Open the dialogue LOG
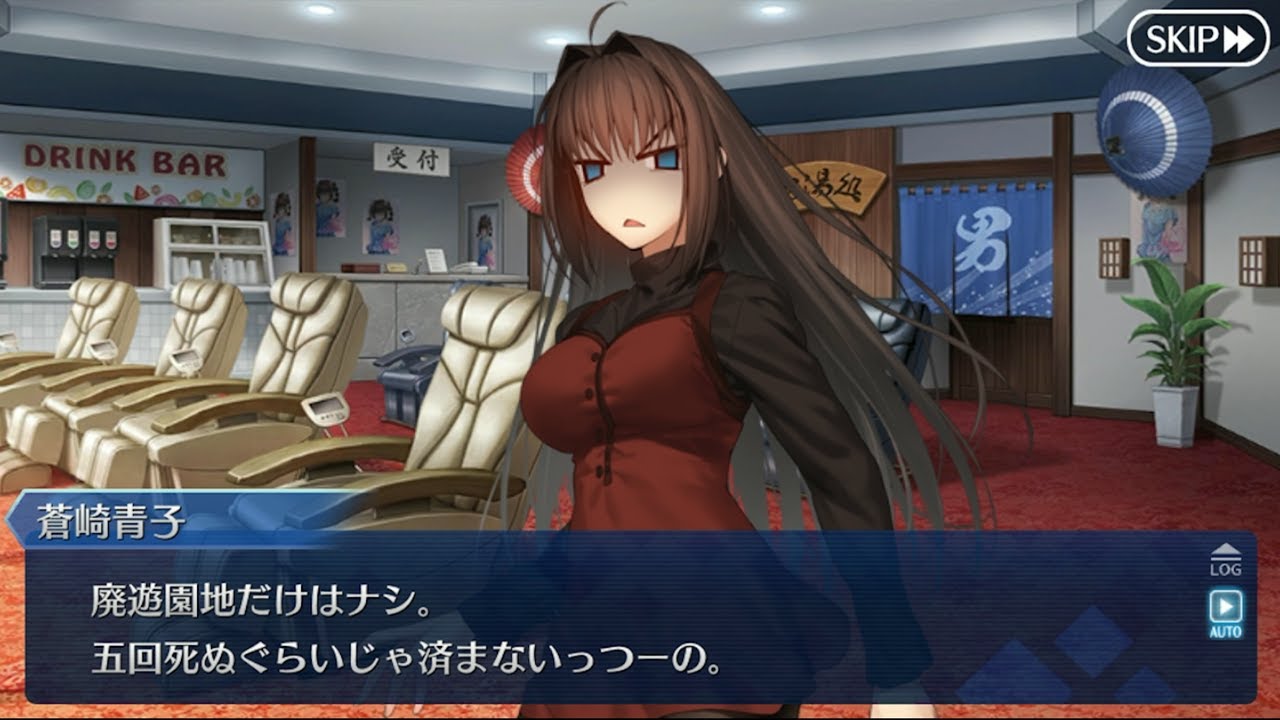Viewport: 1280px width, 720px height. [1225, 560]
